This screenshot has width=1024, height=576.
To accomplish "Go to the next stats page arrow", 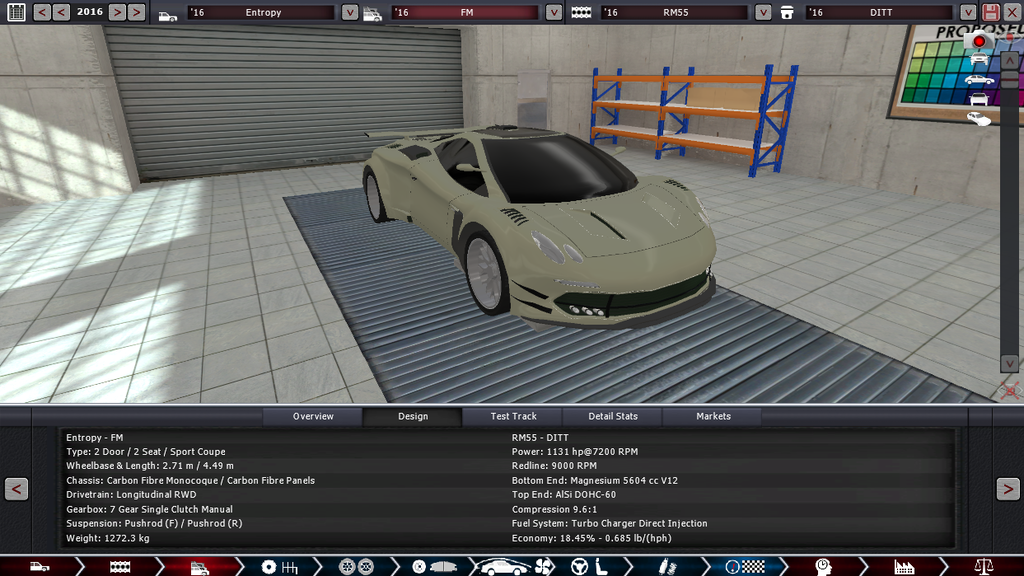I will 1007,489.
